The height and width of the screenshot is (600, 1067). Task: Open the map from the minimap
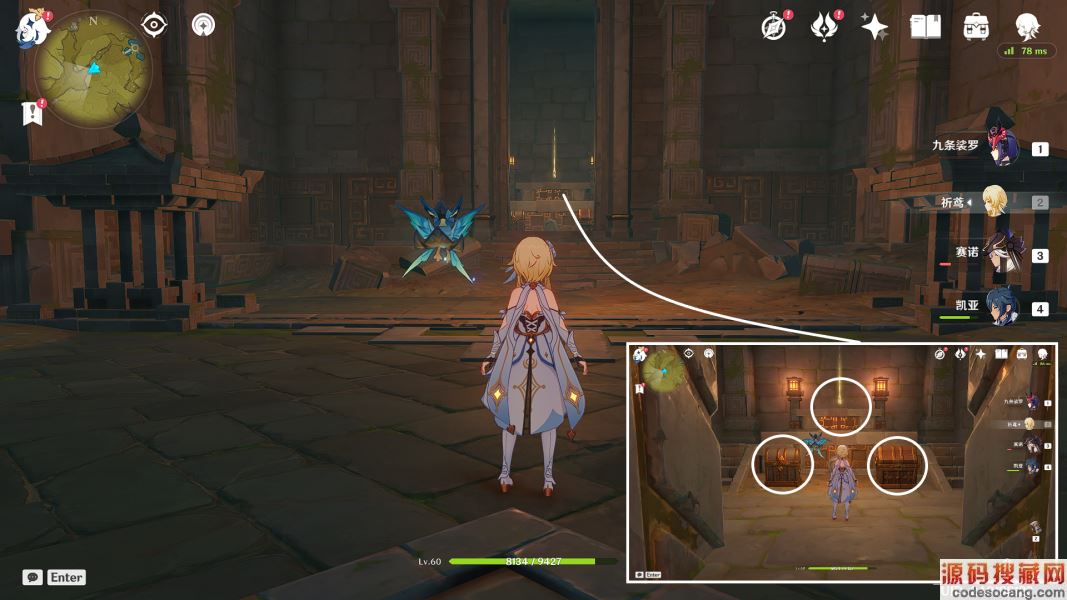click(x=93, y=69)
